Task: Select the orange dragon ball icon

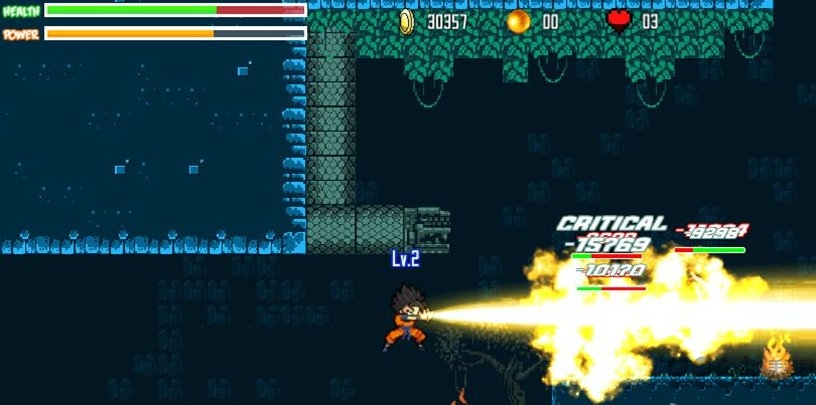Action: point(518,21)
